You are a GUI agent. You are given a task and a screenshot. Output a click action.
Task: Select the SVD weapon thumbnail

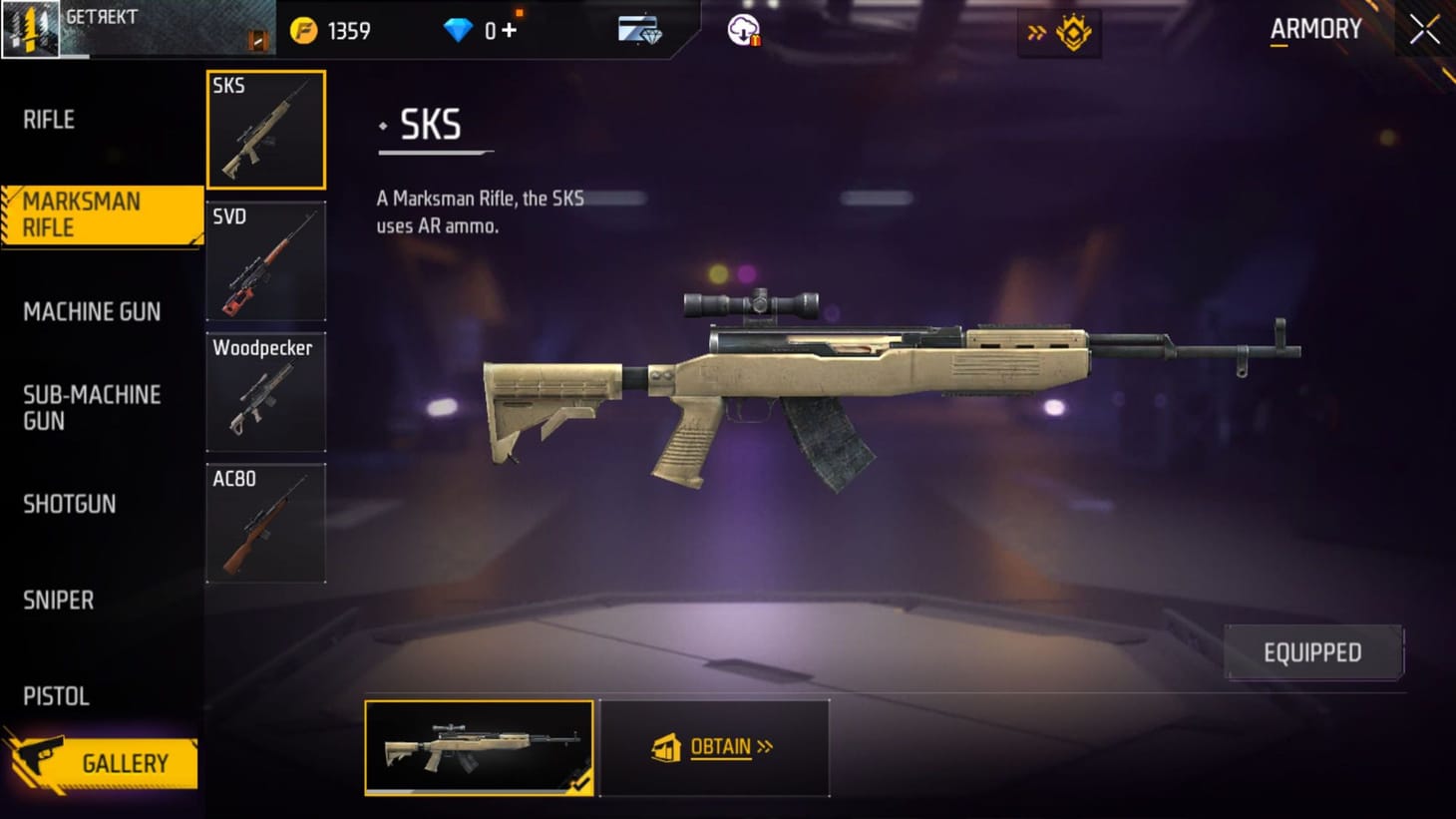[265, 260]
